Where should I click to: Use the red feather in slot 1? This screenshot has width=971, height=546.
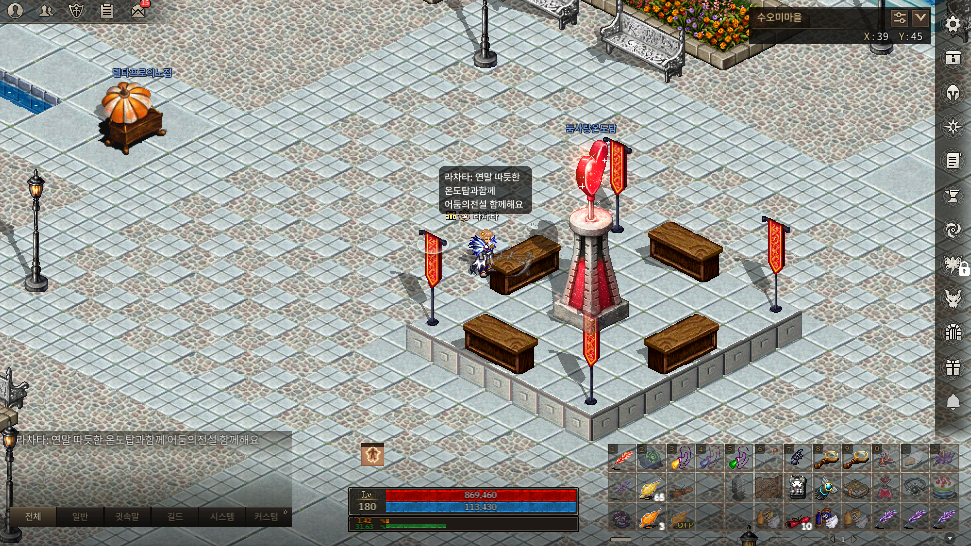624,459
